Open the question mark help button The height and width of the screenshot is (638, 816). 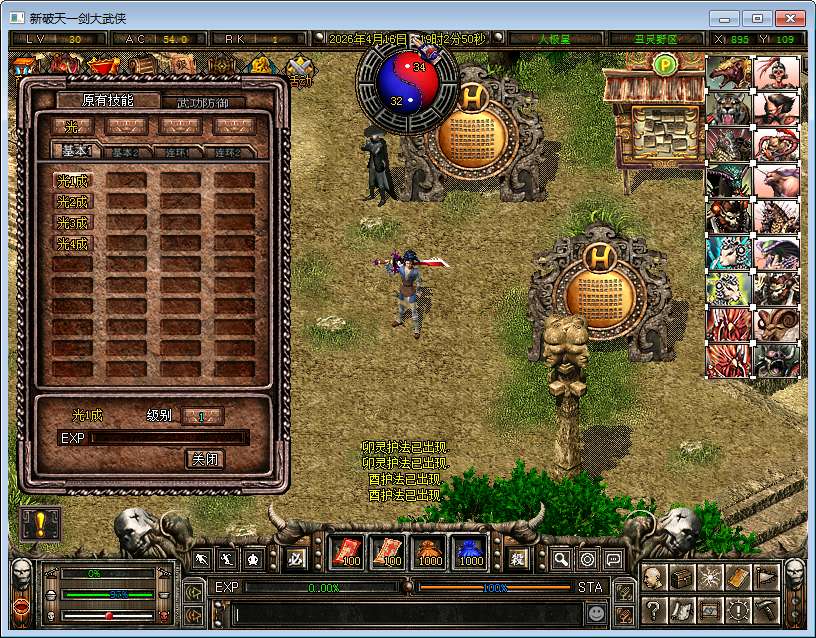(x=654, y=609)
